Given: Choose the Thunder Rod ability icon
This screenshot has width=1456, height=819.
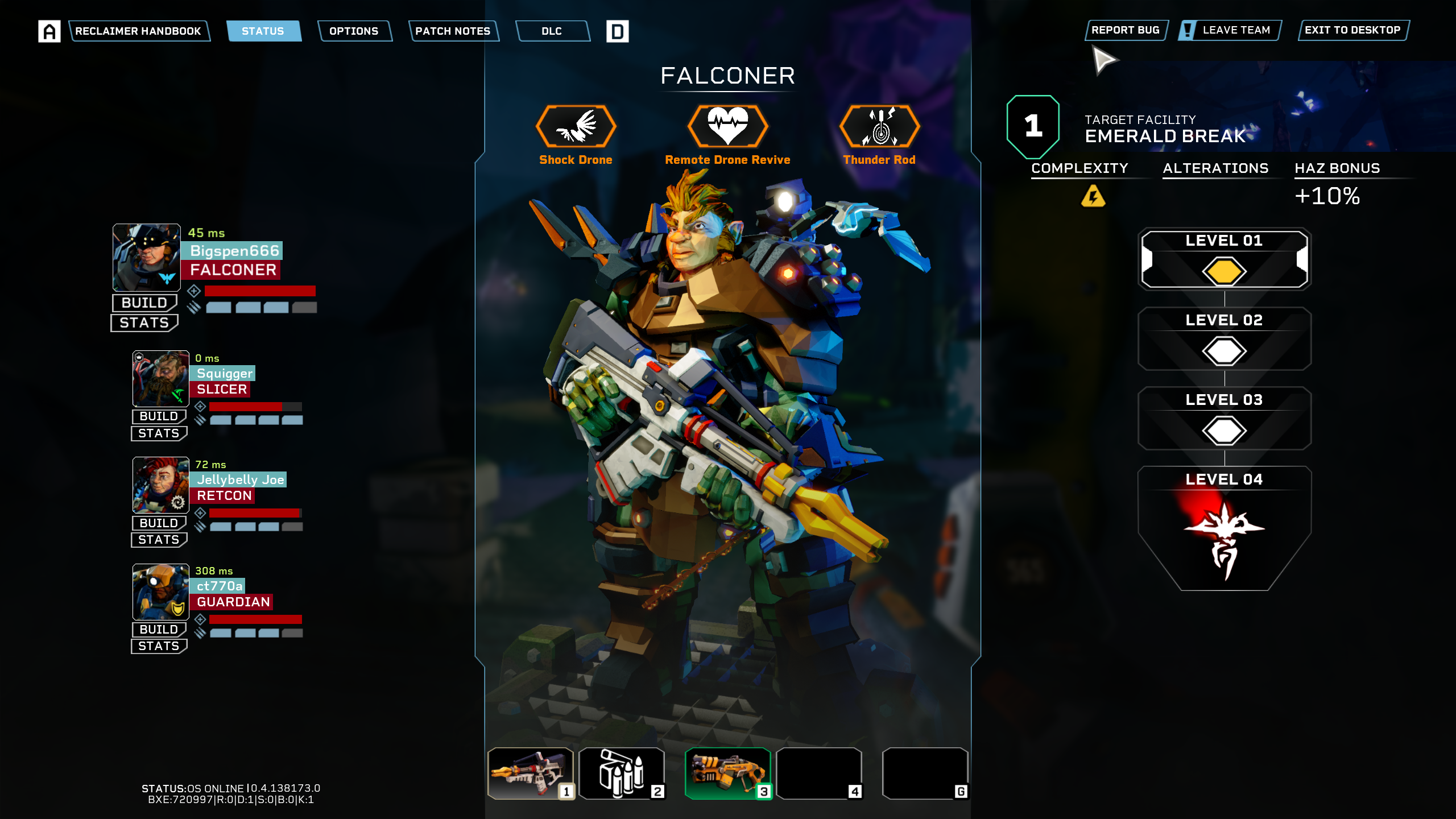Looking at the screenshot, I should pos(879,126).
